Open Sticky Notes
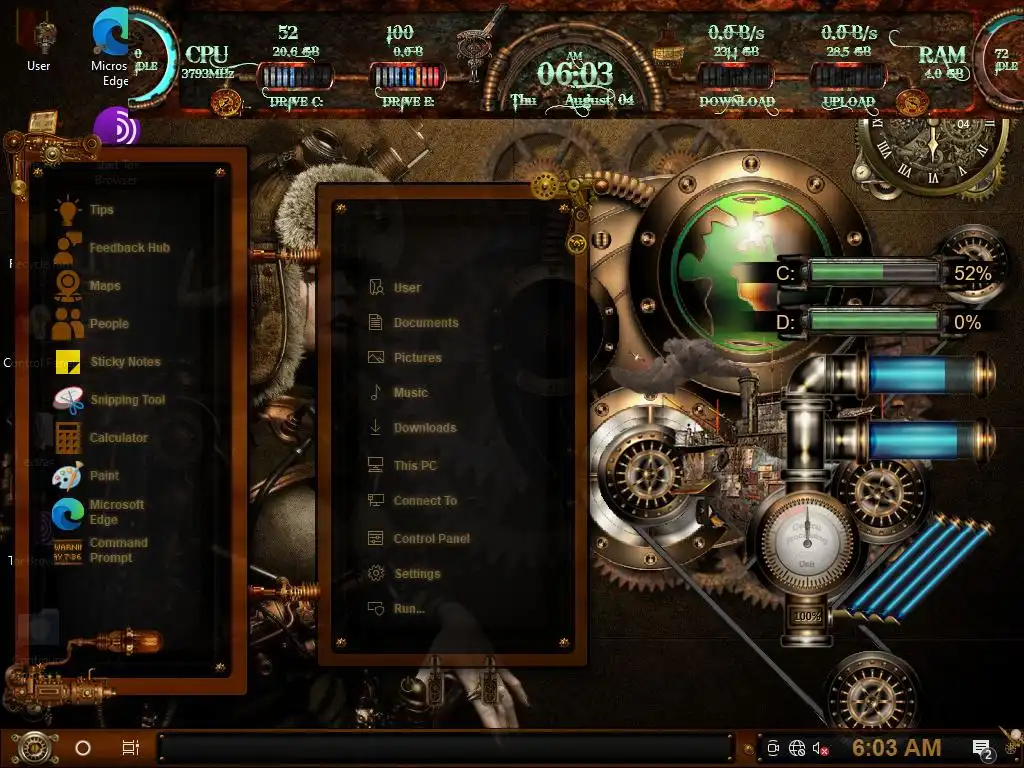 tap(124, 362)
